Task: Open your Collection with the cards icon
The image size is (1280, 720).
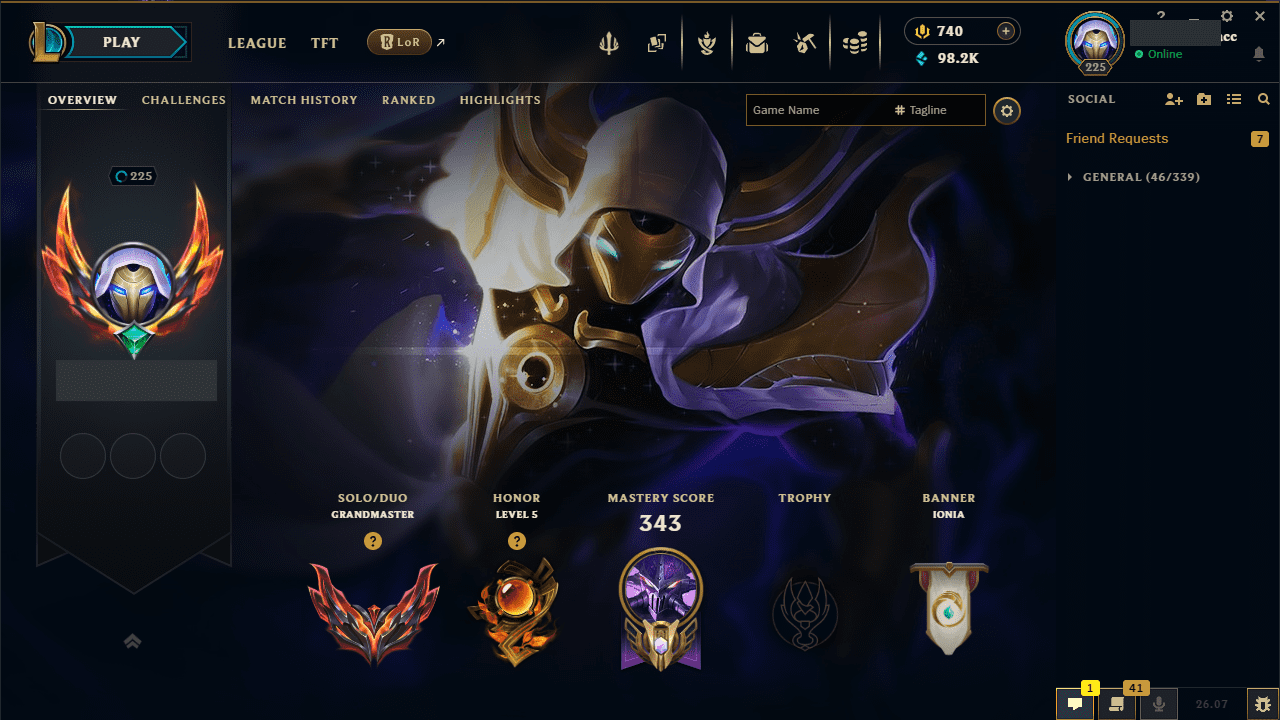Action: pyautogui.click(x=657, y=42)
